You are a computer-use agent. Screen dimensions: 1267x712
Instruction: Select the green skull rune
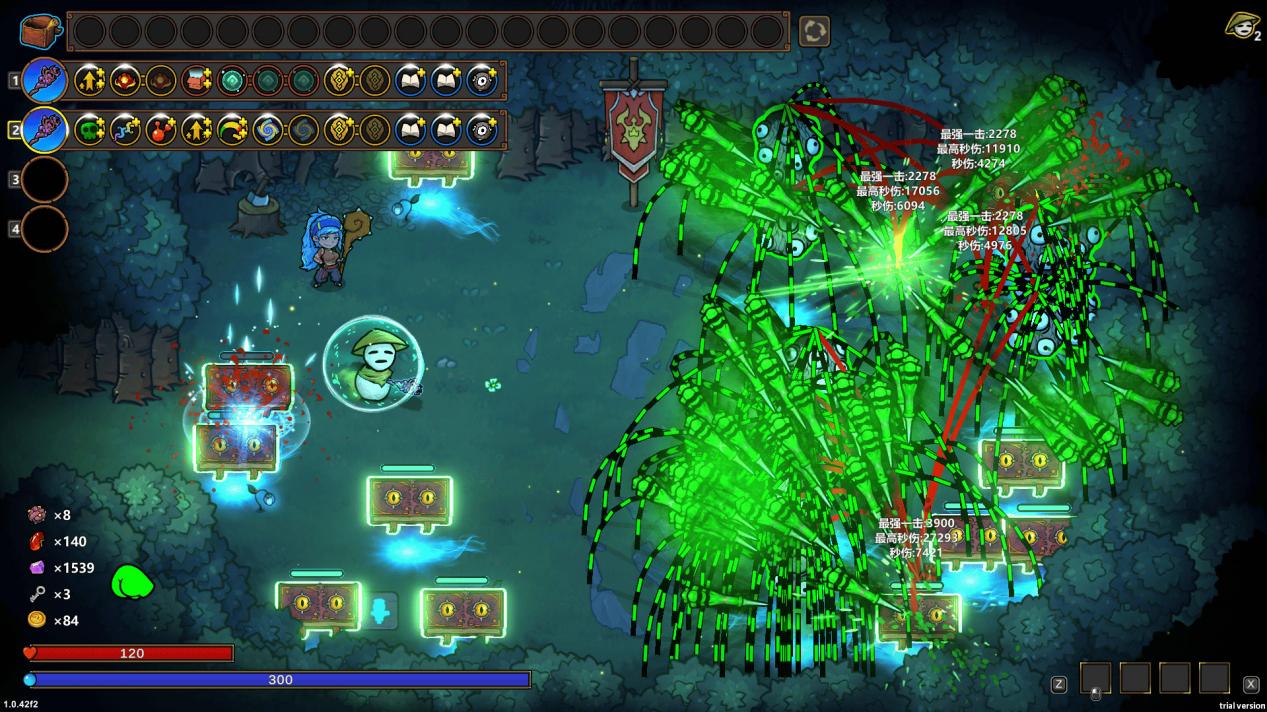(89, 129)
